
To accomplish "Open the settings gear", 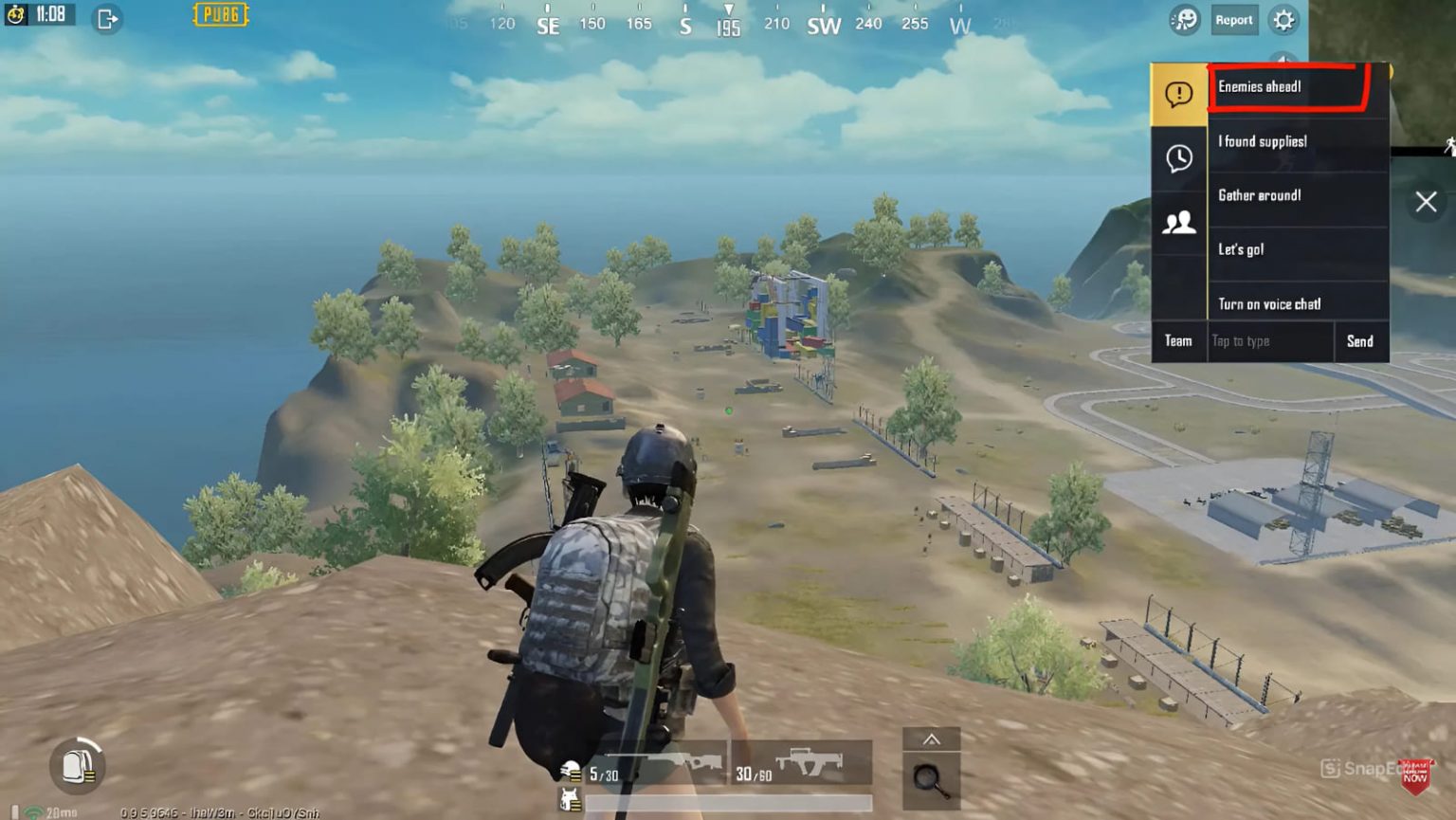I will click(1284, 20).
